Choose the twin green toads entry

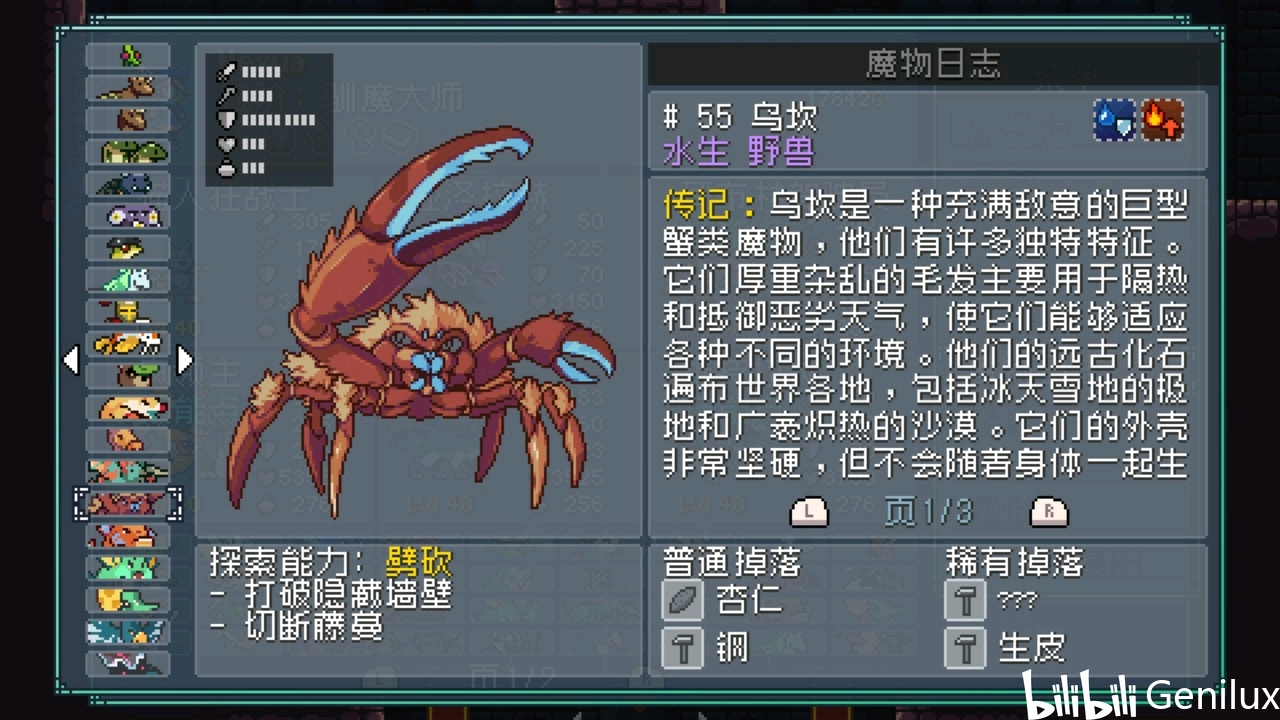[x=128, y=152]
